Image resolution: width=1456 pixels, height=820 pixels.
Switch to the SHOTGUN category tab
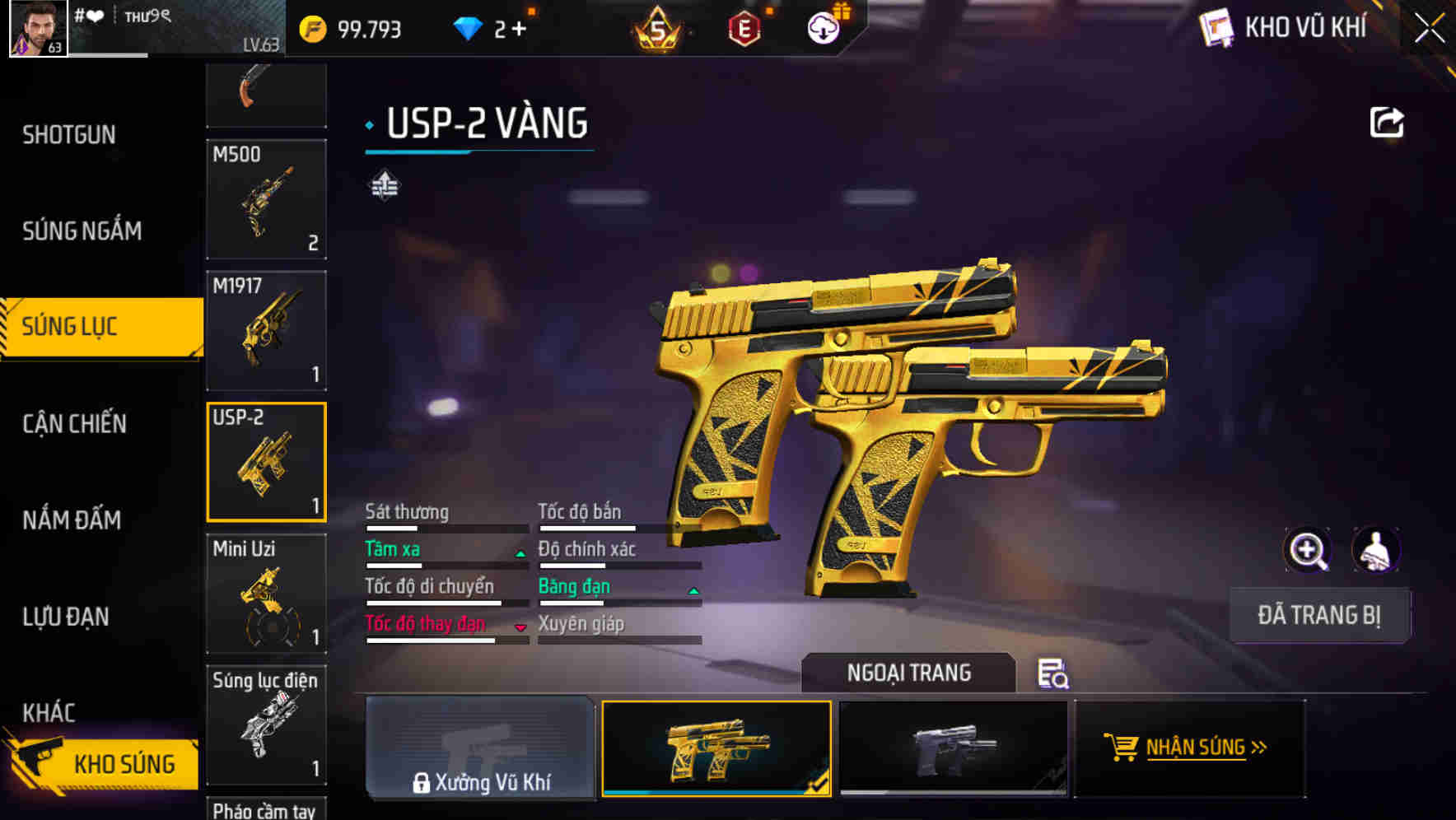click(70, 134)
